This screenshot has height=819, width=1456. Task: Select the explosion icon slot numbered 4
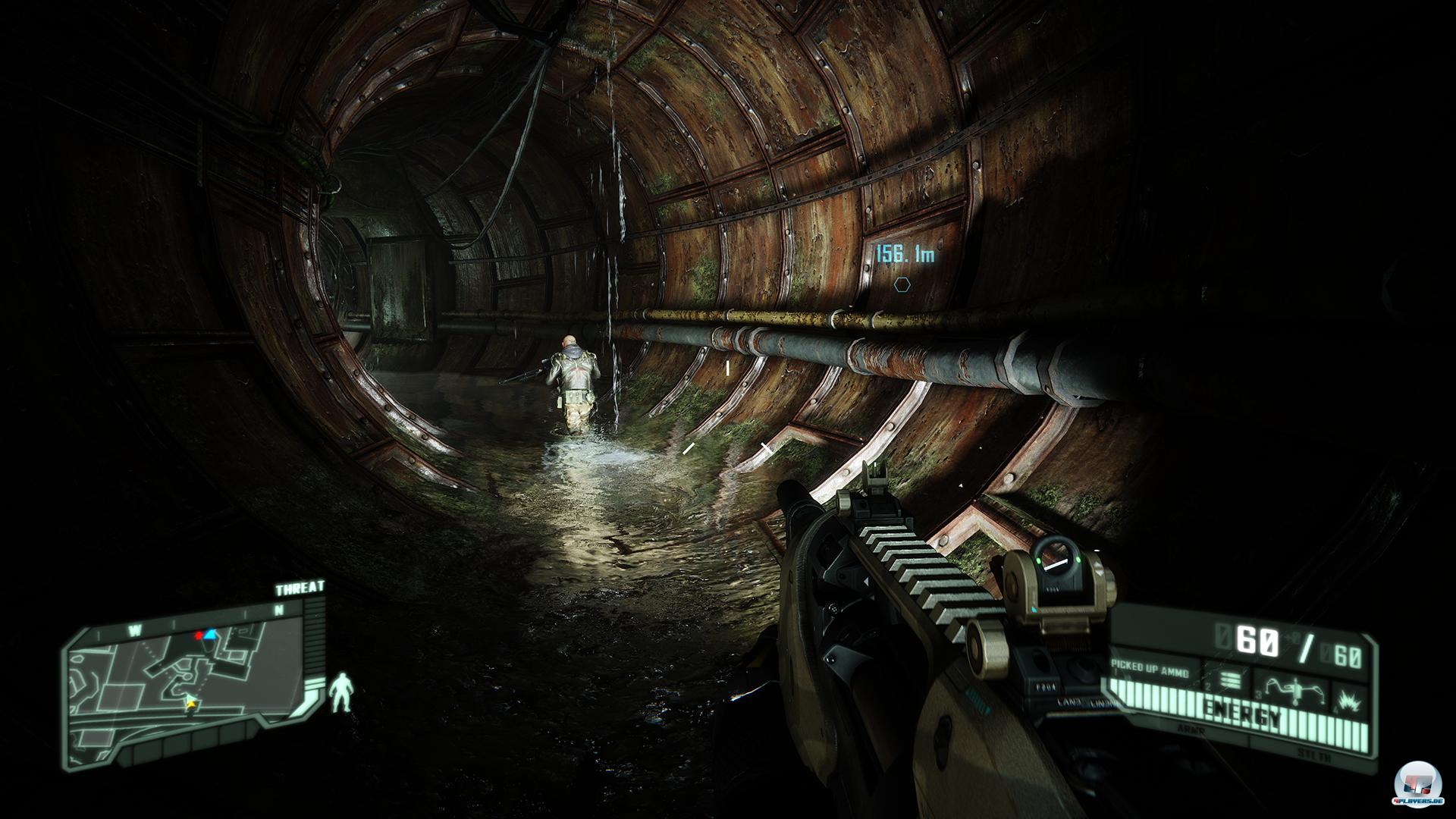pyautogui.click(x=1348, y=695)
